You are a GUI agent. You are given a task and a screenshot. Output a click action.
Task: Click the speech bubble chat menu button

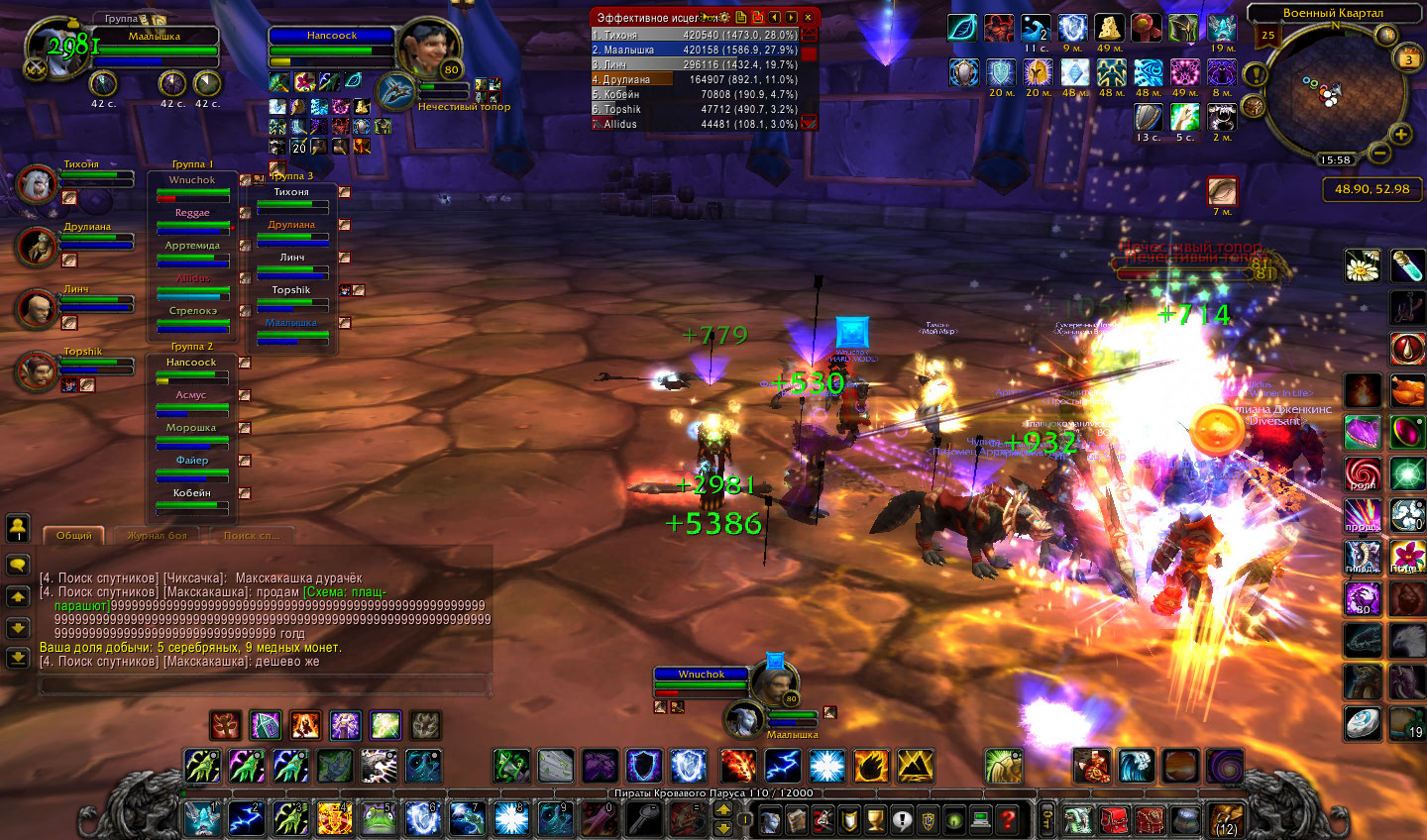(18, 565)
